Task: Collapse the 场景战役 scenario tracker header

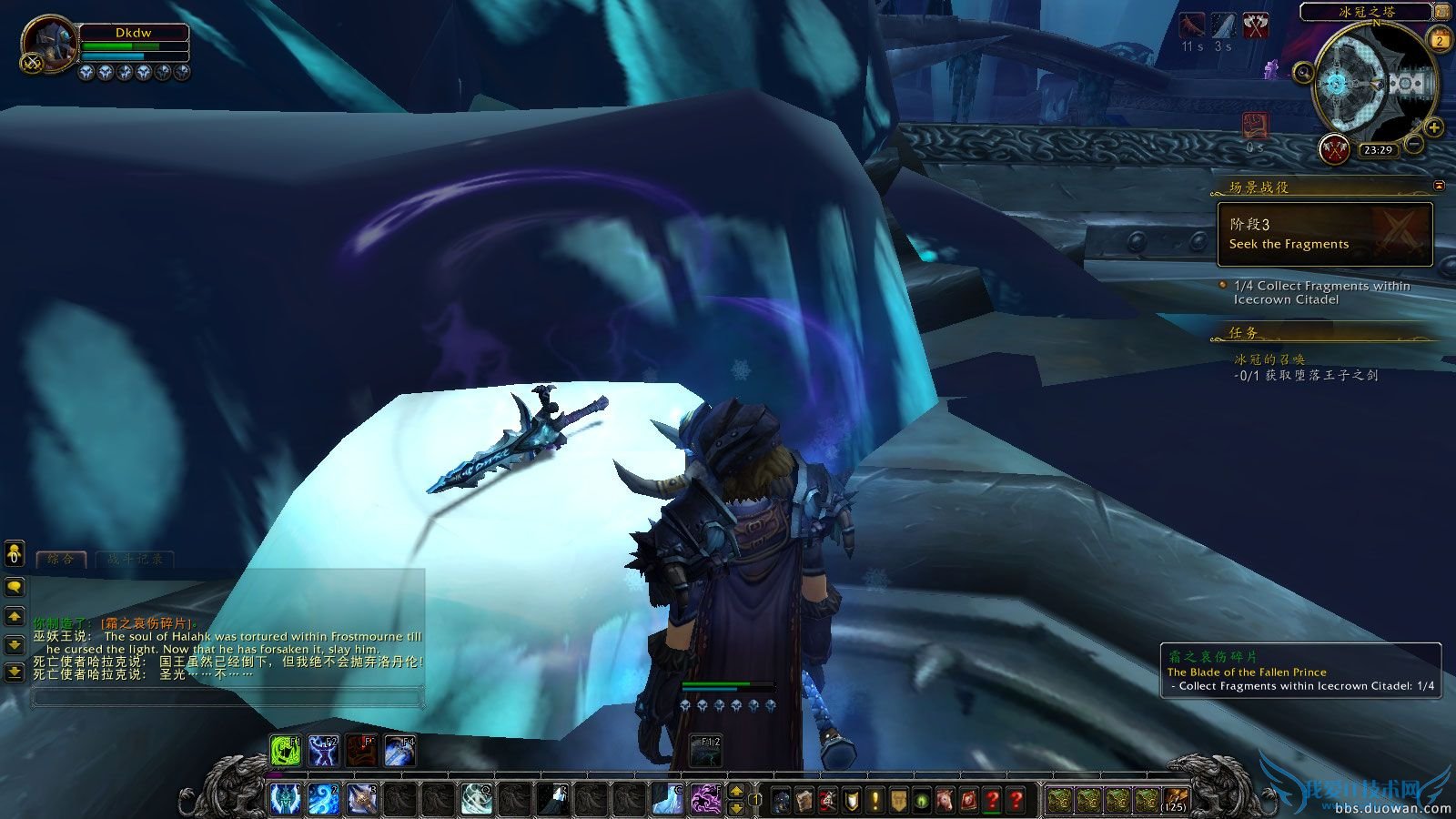Action: 1259,187
